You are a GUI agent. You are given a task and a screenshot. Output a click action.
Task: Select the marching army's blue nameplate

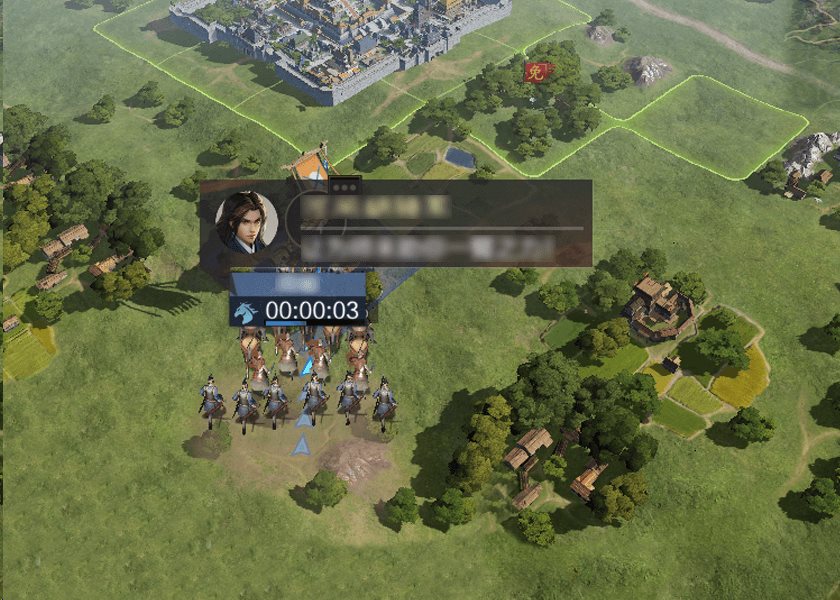(x=297, y=285)
